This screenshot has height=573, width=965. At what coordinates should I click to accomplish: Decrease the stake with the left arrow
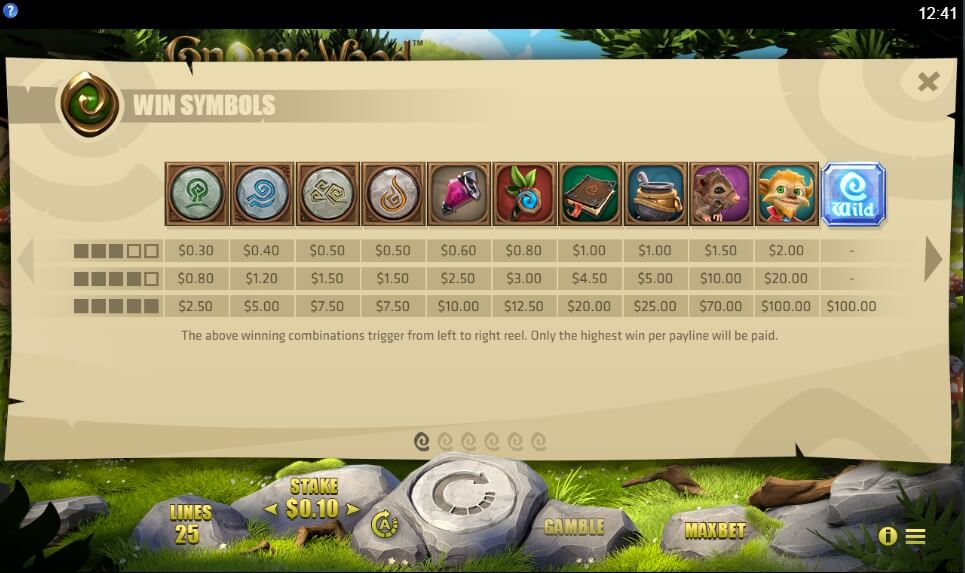[x=269, y=509]
